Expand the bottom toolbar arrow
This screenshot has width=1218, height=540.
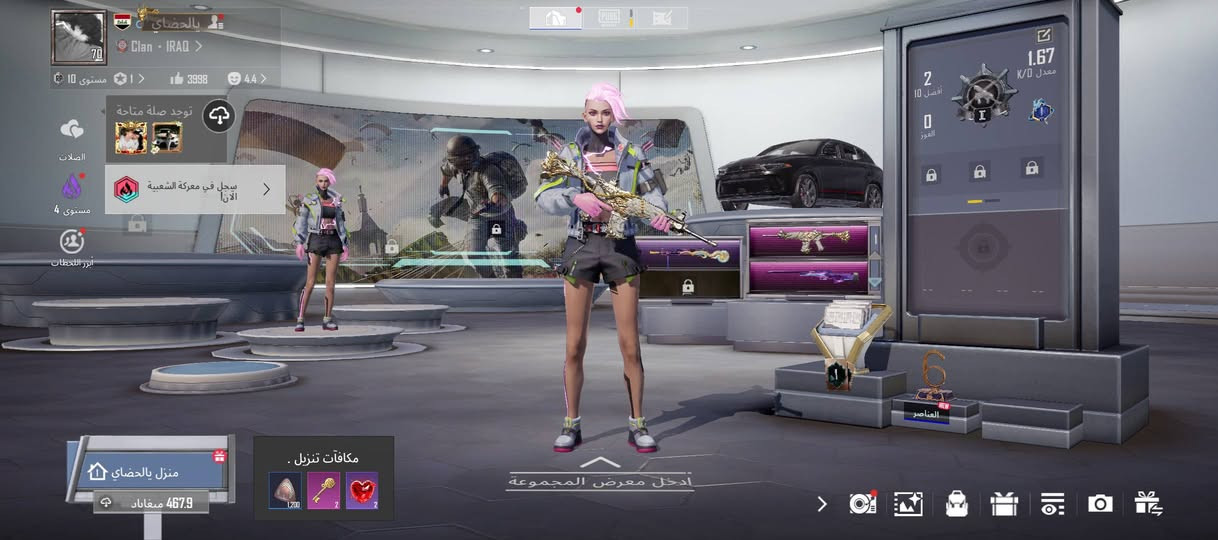(x=822, y=504)
